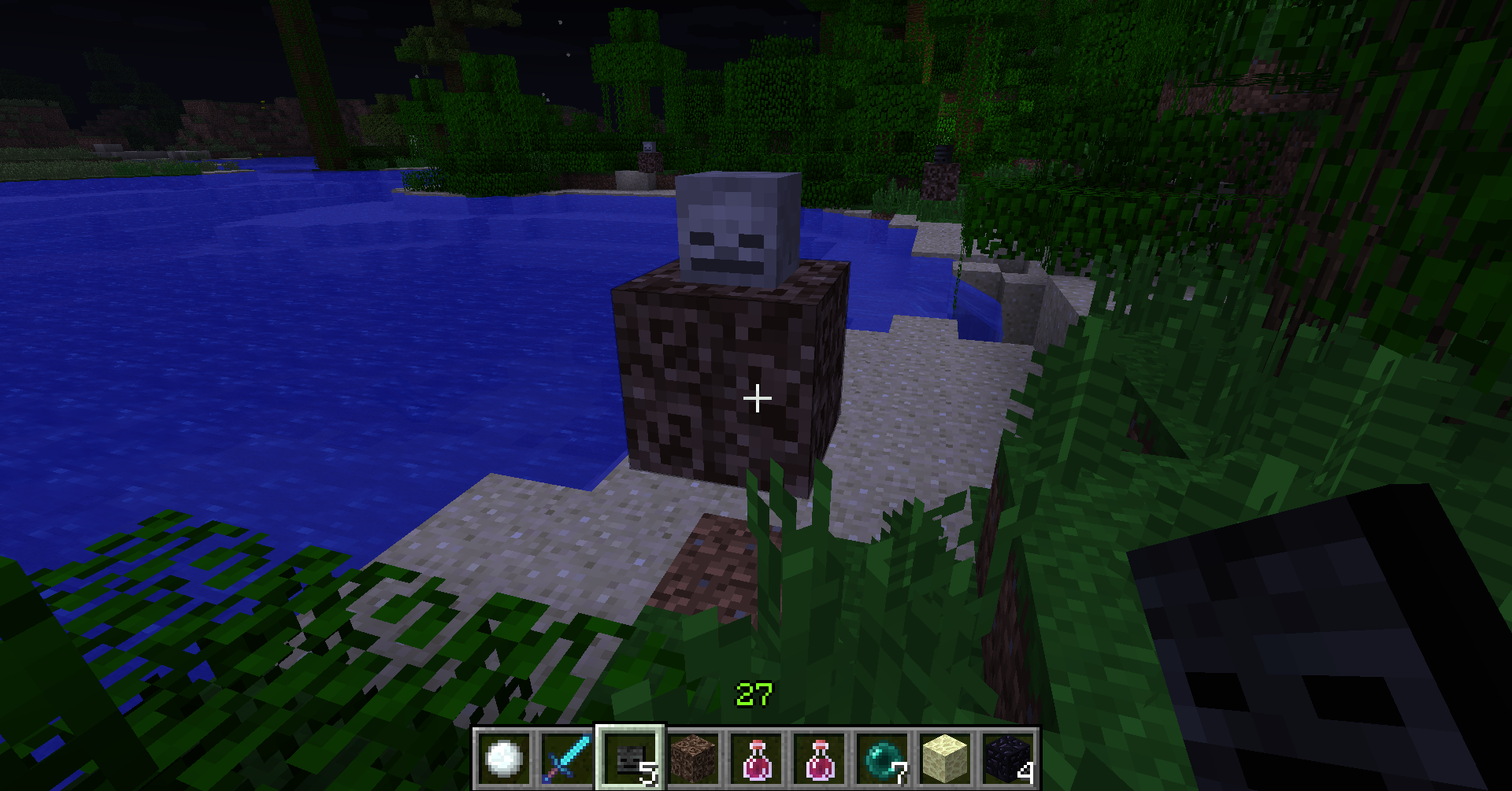The image size is (1512, 791).
Task: Pick the end stone block slot
Action: 945,759
